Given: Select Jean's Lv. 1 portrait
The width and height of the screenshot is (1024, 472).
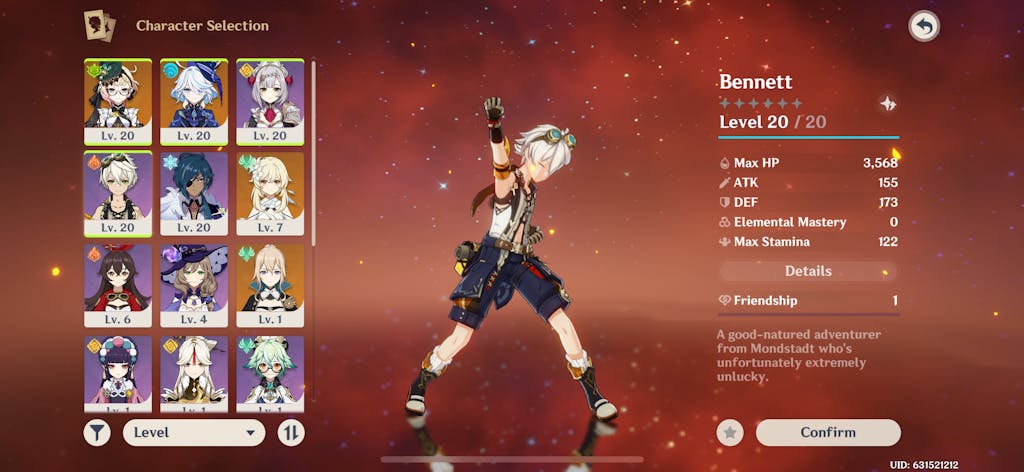Looking at the screenshot, I should (x=270, y=285).
